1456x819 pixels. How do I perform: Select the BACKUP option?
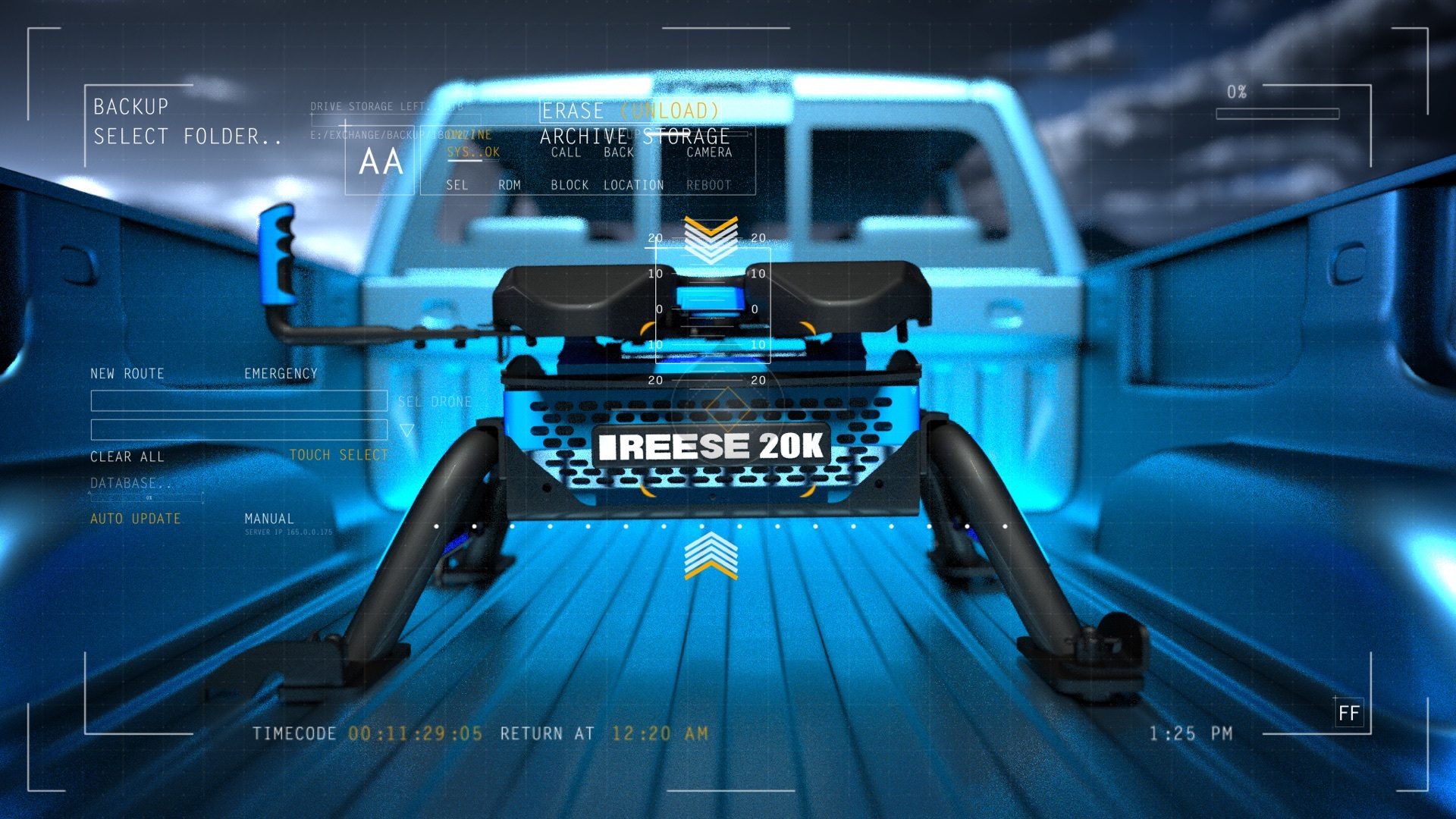130,107
